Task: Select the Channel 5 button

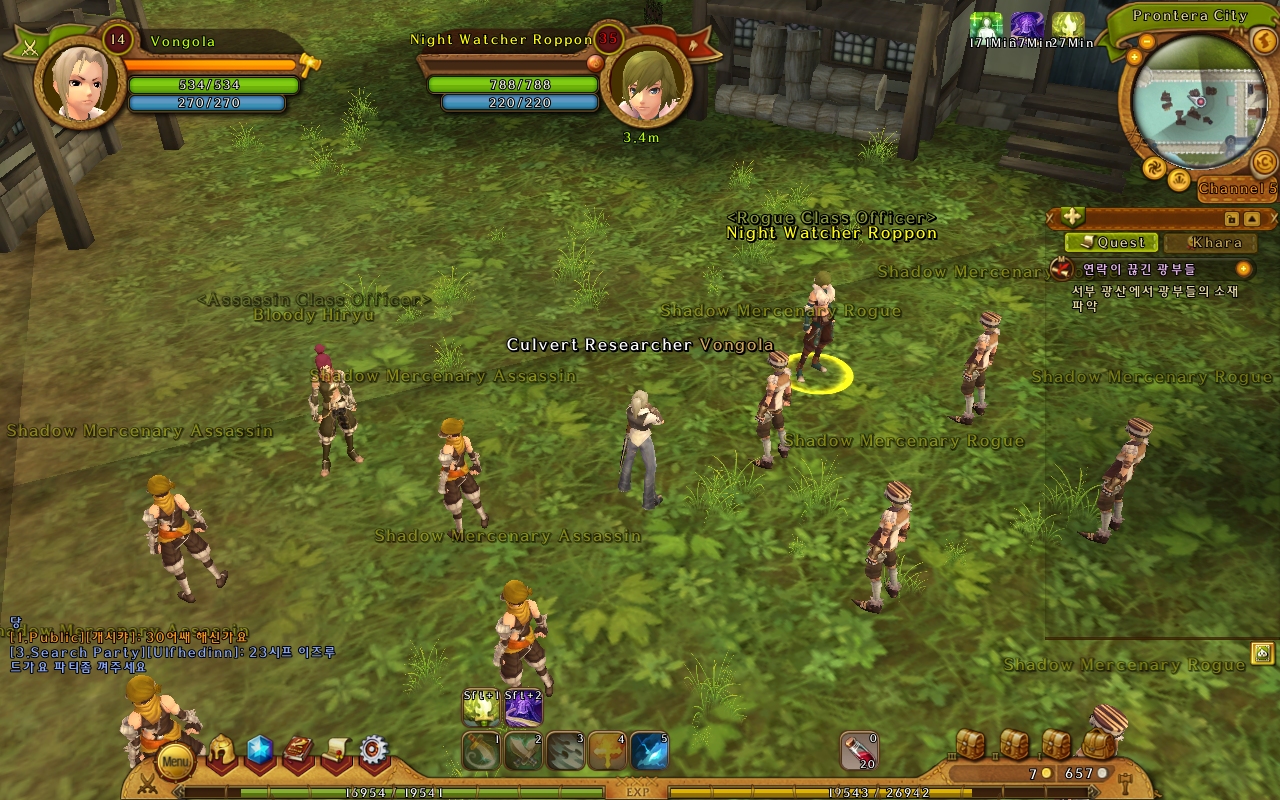Action: tap(1237, 189)
